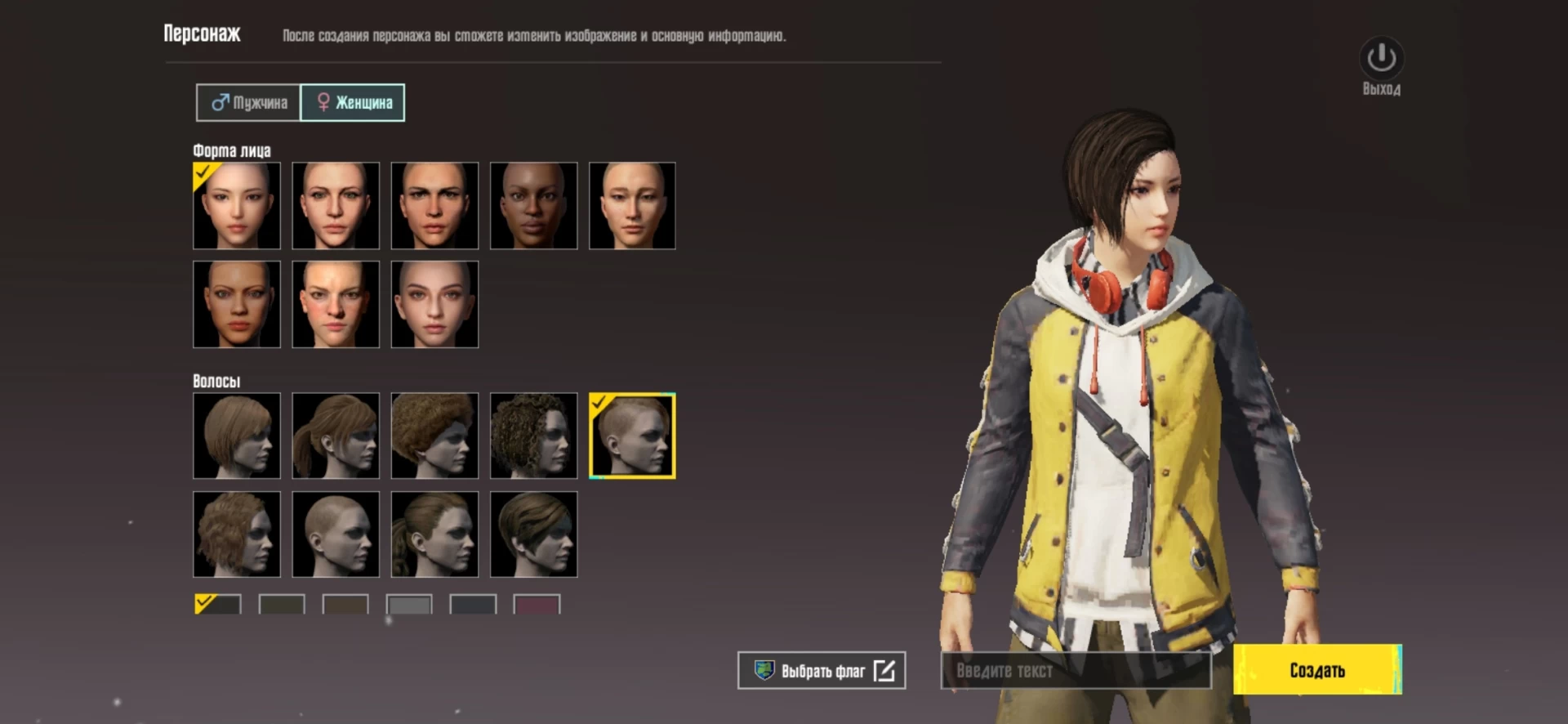Select the high ponytail hairstyle
This screenshot has height=724, width=1568.
point(336,436)
